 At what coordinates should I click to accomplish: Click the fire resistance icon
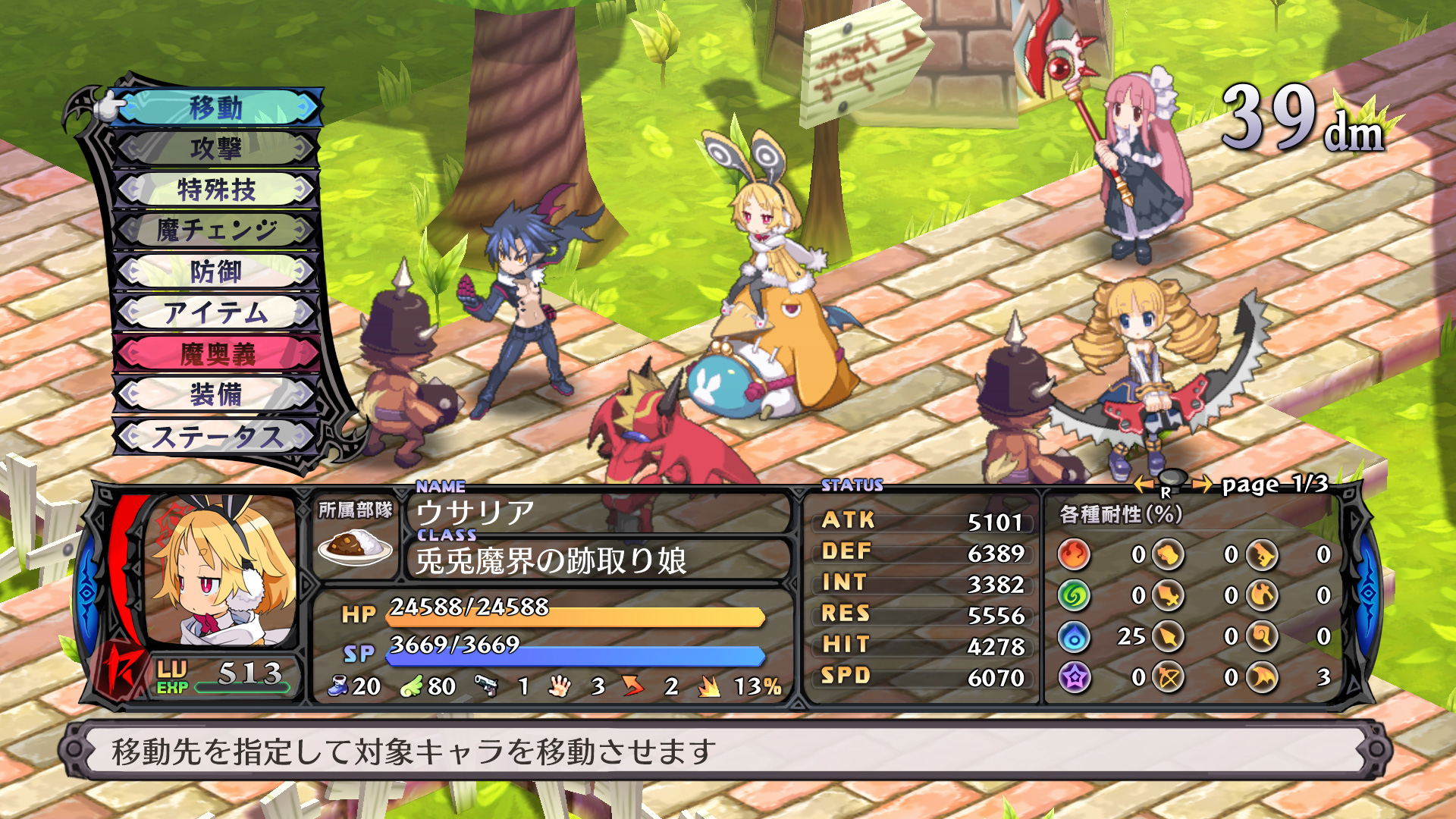(1074, 554)
